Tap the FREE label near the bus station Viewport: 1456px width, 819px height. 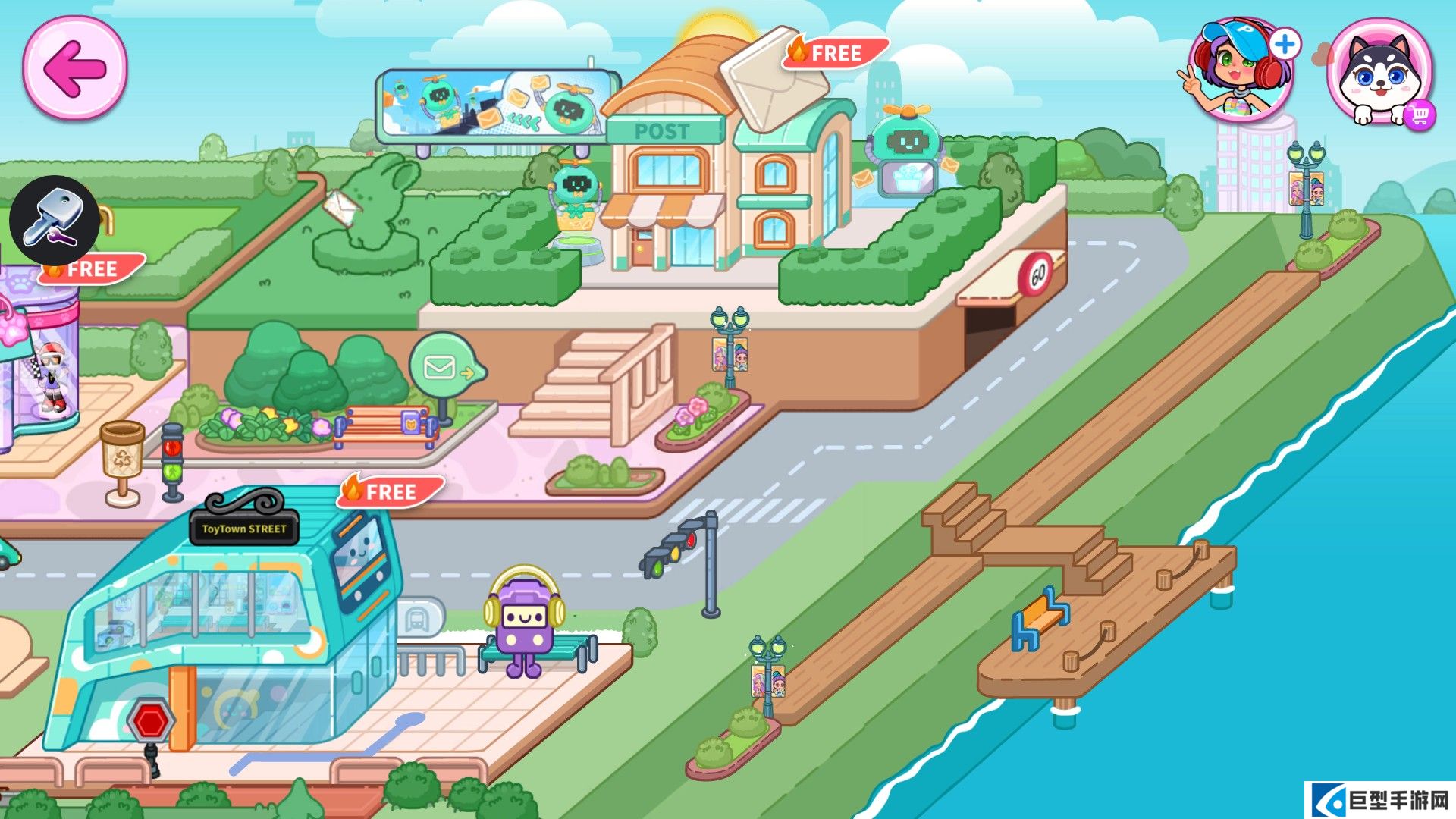click(385, 491)
